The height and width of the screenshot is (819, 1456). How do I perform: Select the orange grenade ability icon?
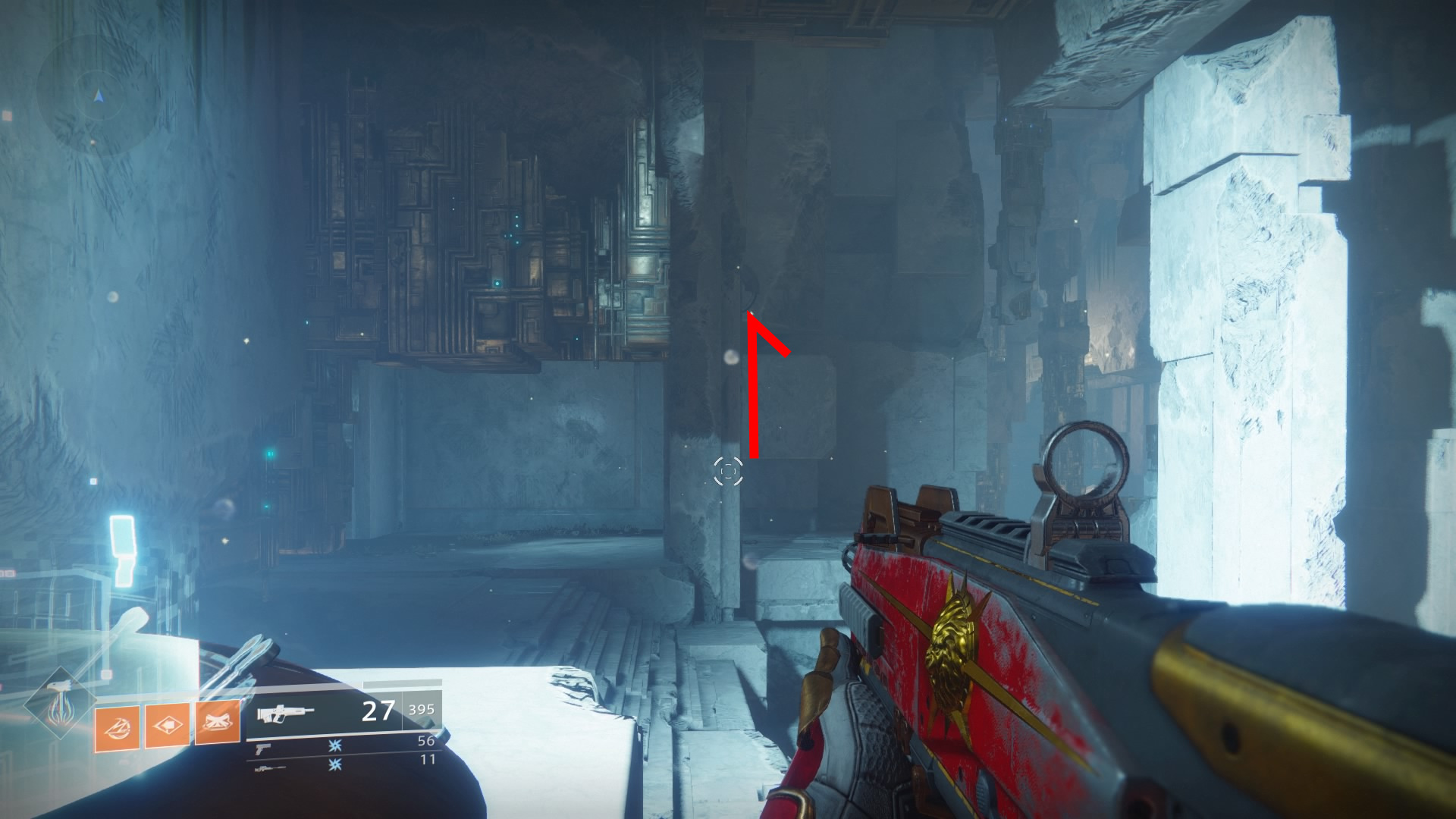pyautogui.click(x=117, y=729)
